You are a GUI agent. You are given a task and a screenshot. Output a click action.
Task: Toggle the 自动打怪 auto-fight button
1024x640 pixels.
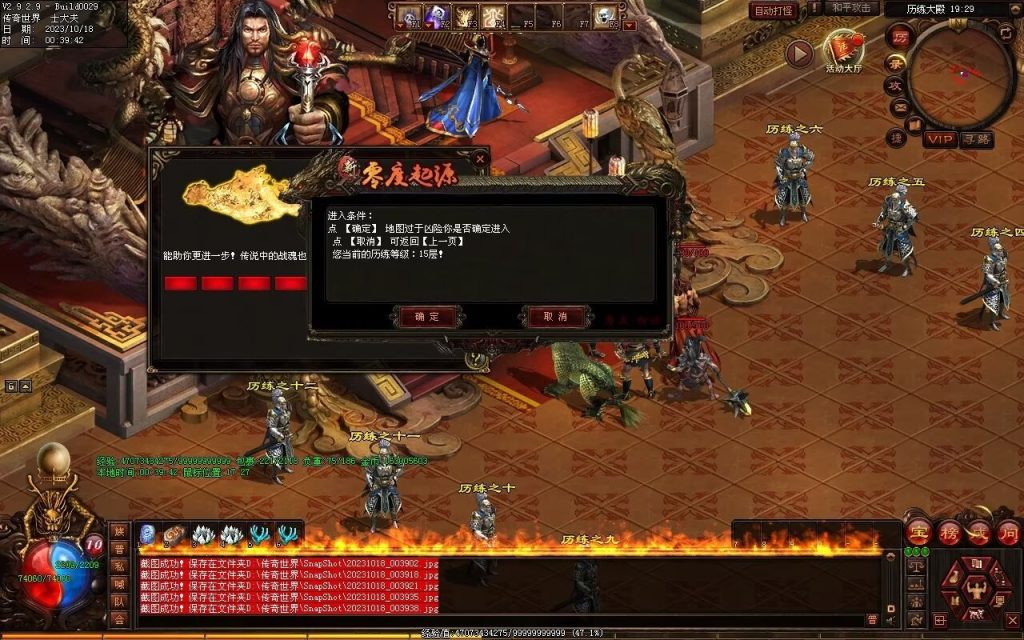click(773, 11)
